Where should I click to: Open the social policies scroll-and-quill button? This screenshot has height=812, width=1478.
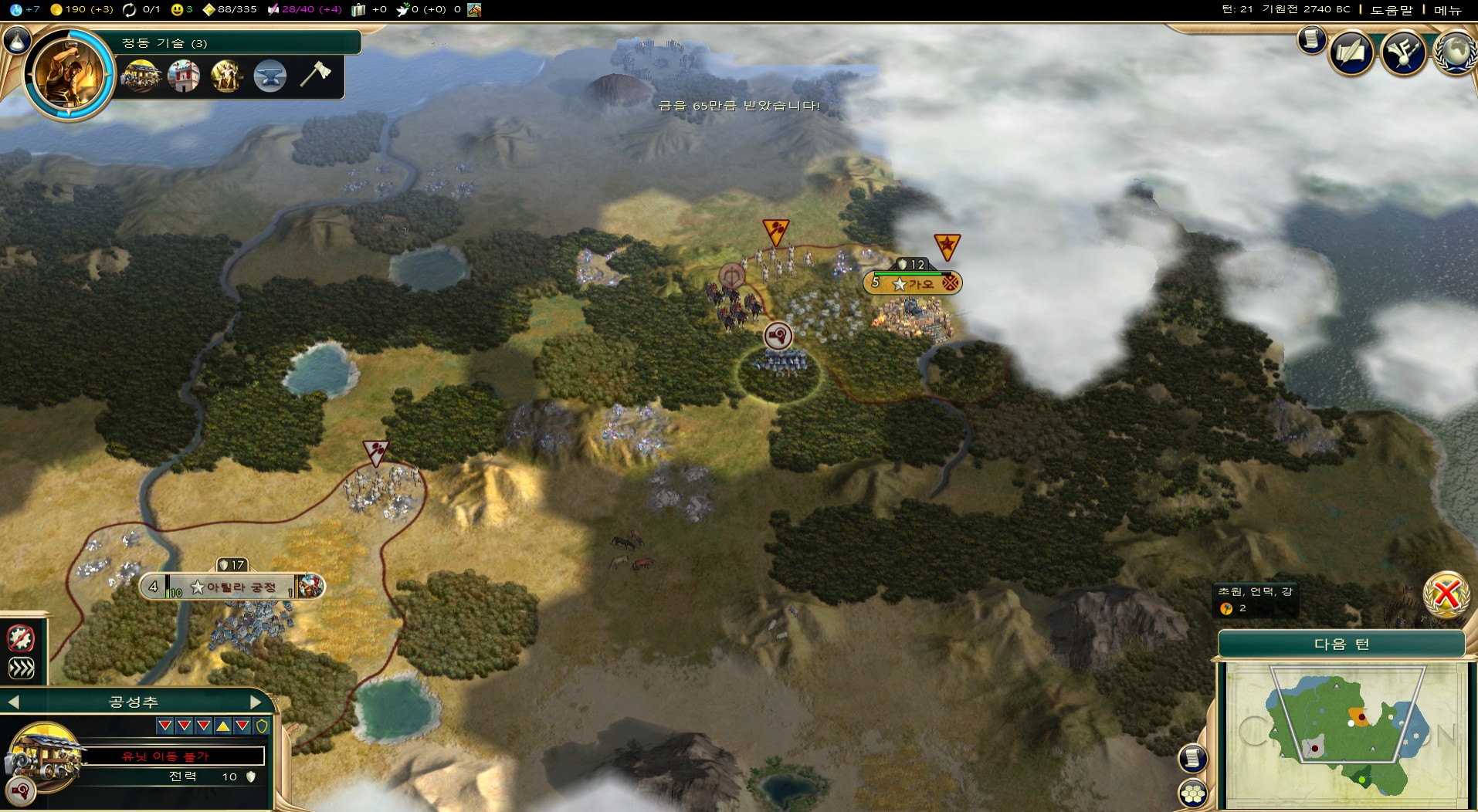point(1351,52)
